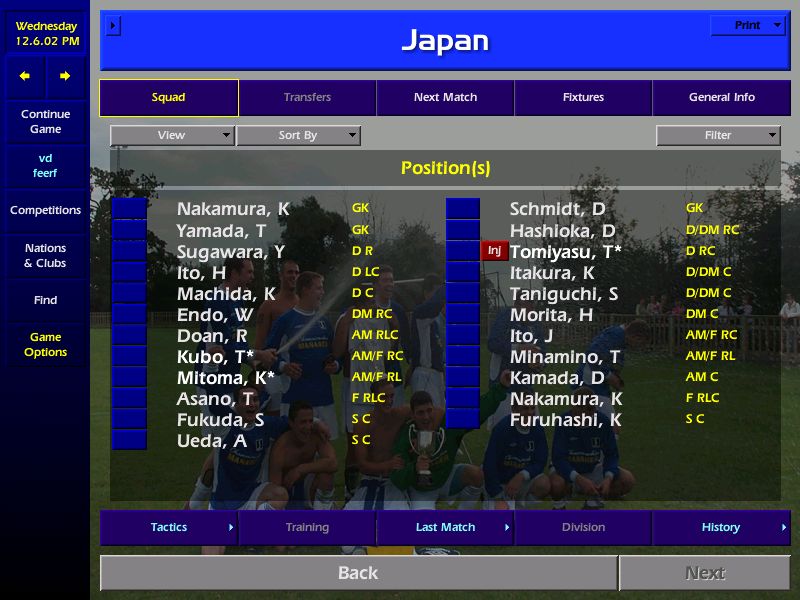
Task: Open the Print dropdown
Action: (748, 26)
